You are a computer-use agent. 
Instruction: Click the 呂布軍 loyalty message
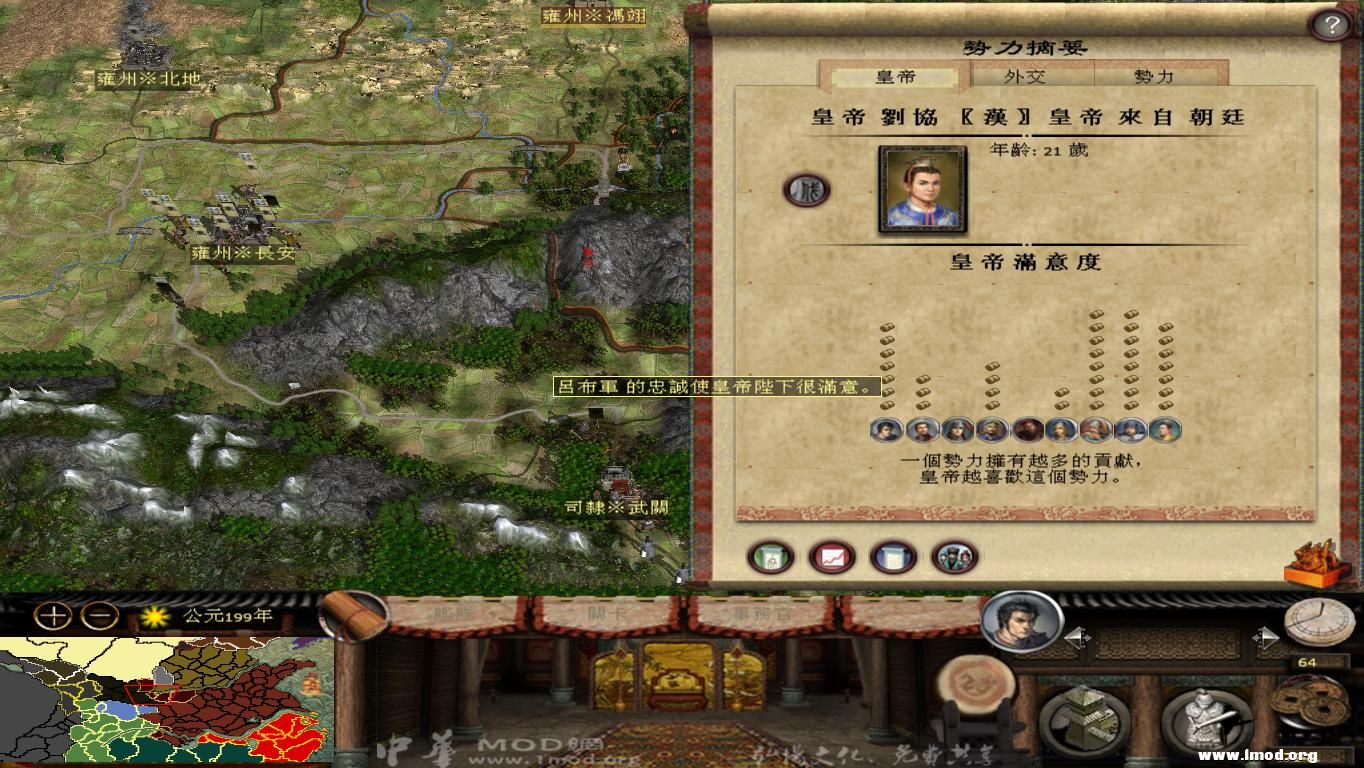point(720,385)
